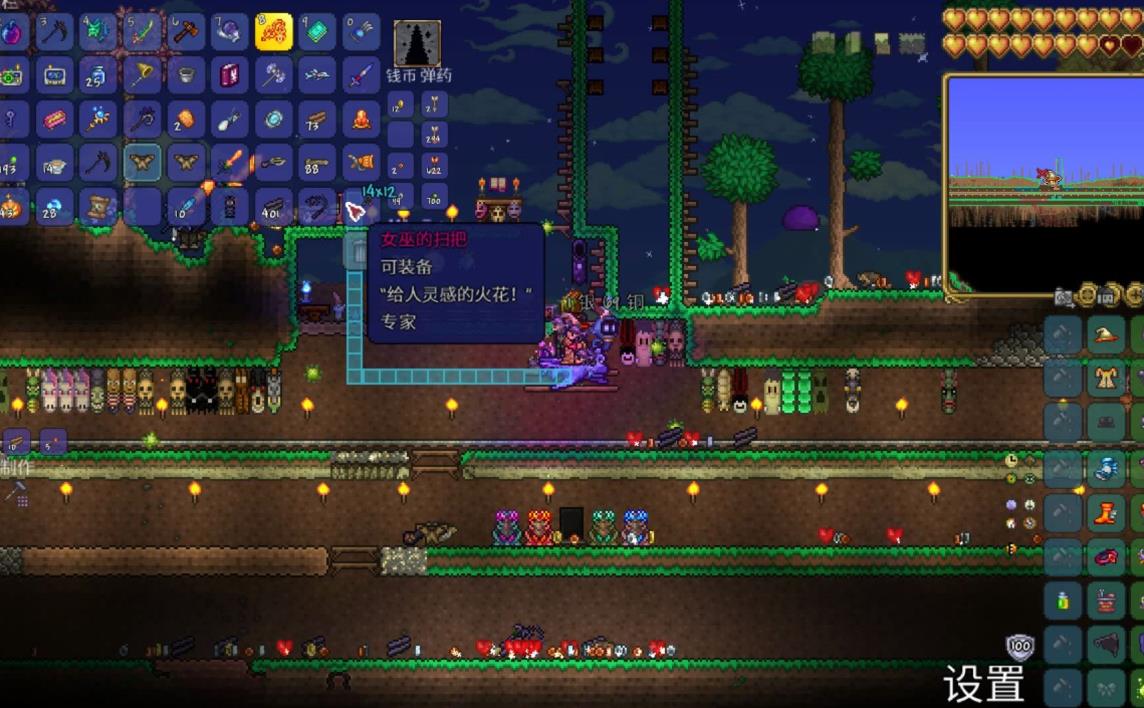Select the highlighted orange hotbar slot 8
1144x708 pixels.
click(273, 32)
